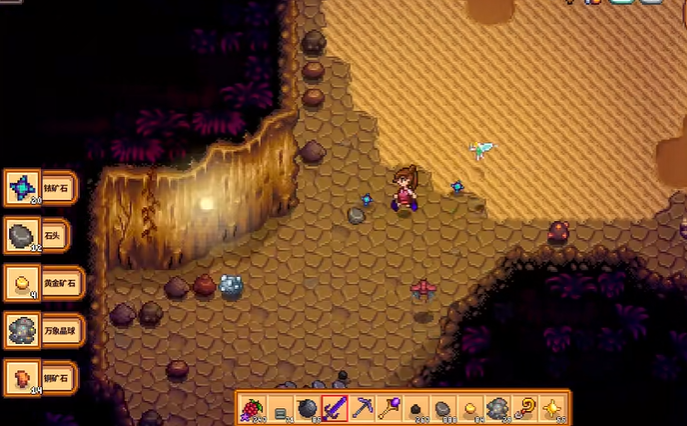
Task: Choose the black bomb in the hotbar
Action: click(308, 408)
